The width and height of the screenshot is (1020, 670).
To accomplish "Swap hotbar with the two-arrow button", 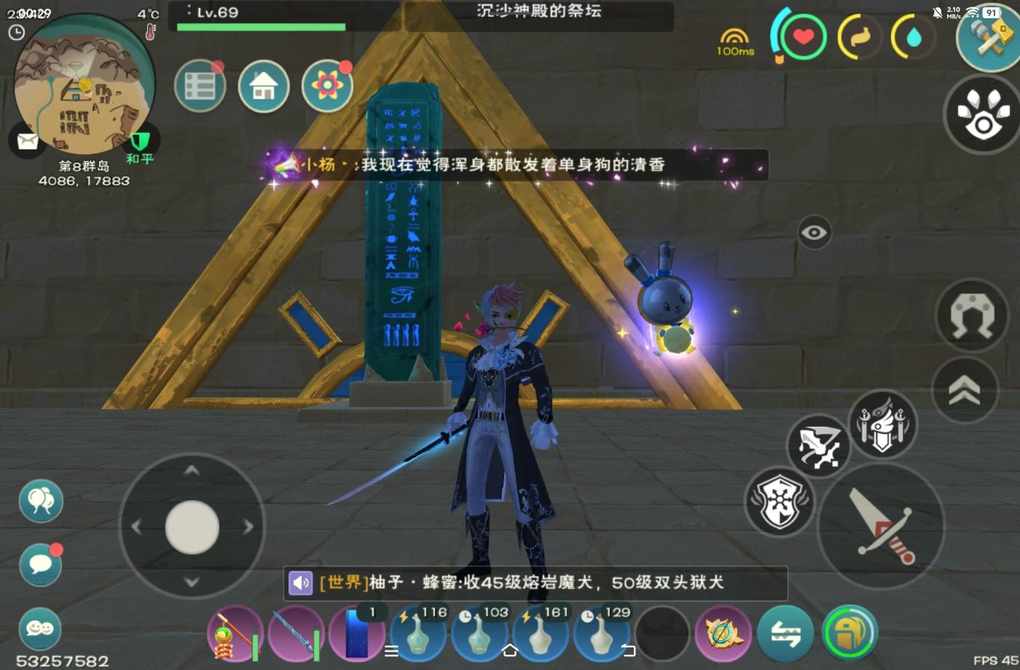I will pos(785,633).
